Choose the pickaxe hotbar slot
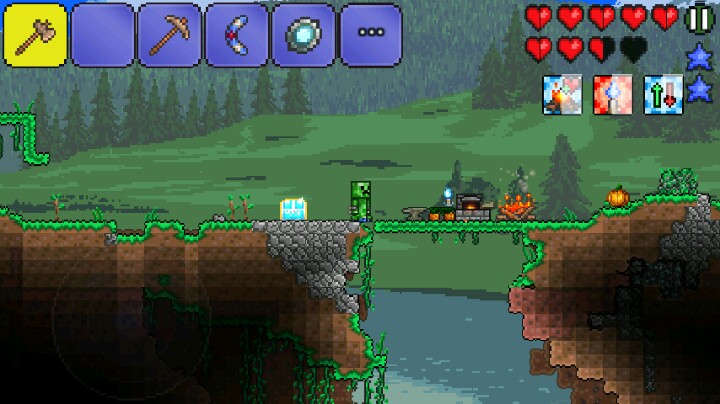The image size is (720, 404). click(169, 35)
